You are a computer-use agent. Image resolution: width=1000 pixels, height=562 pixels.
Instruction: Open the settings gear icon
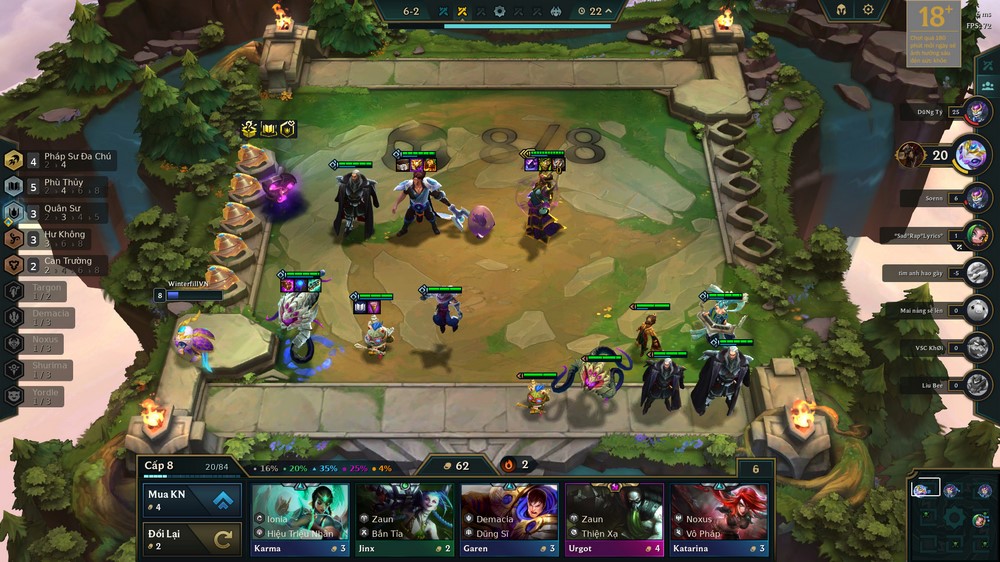point(868,9)
